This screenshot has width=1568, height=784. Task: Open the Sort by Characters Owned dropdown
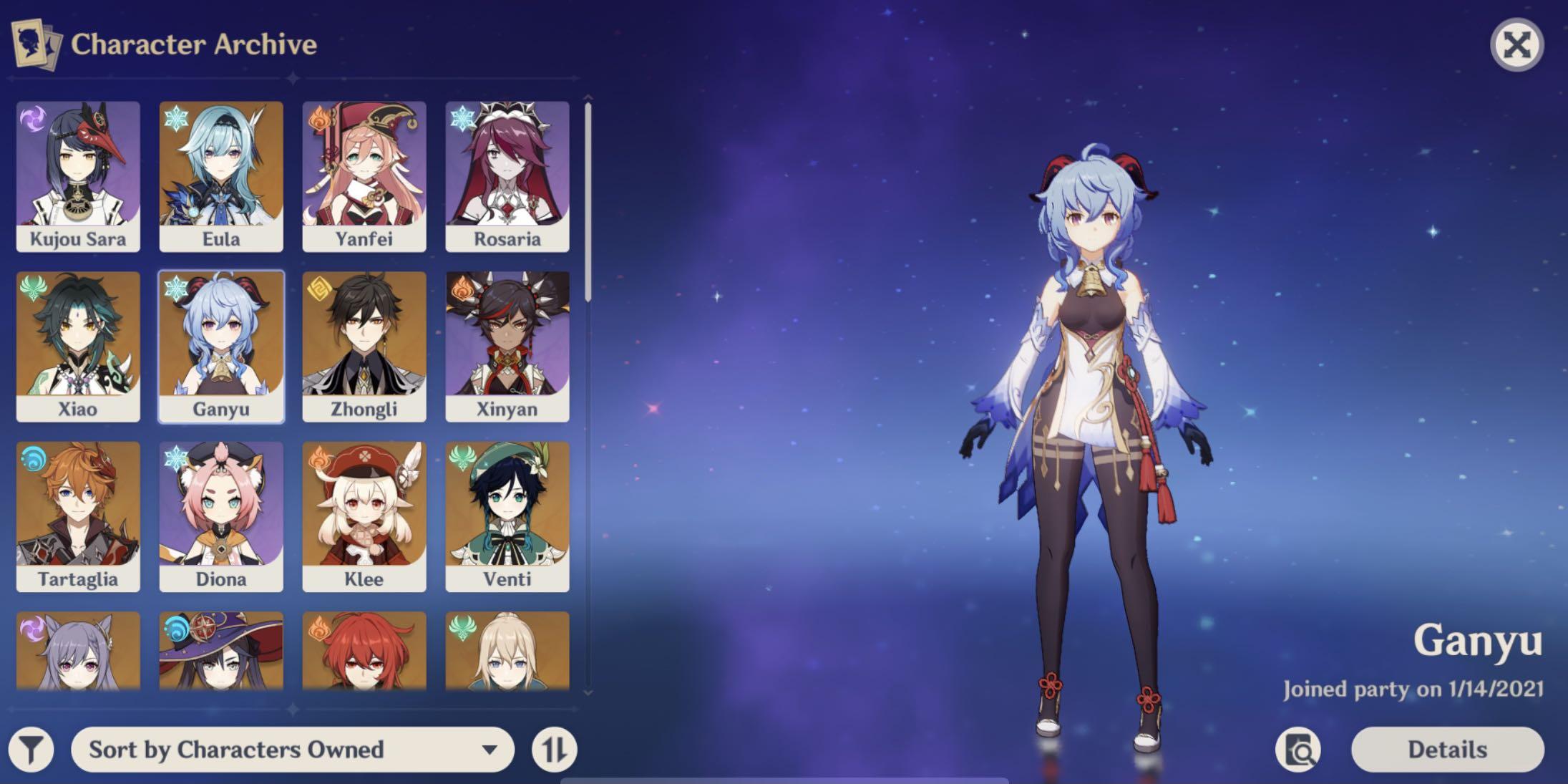[x=292, y=750]
